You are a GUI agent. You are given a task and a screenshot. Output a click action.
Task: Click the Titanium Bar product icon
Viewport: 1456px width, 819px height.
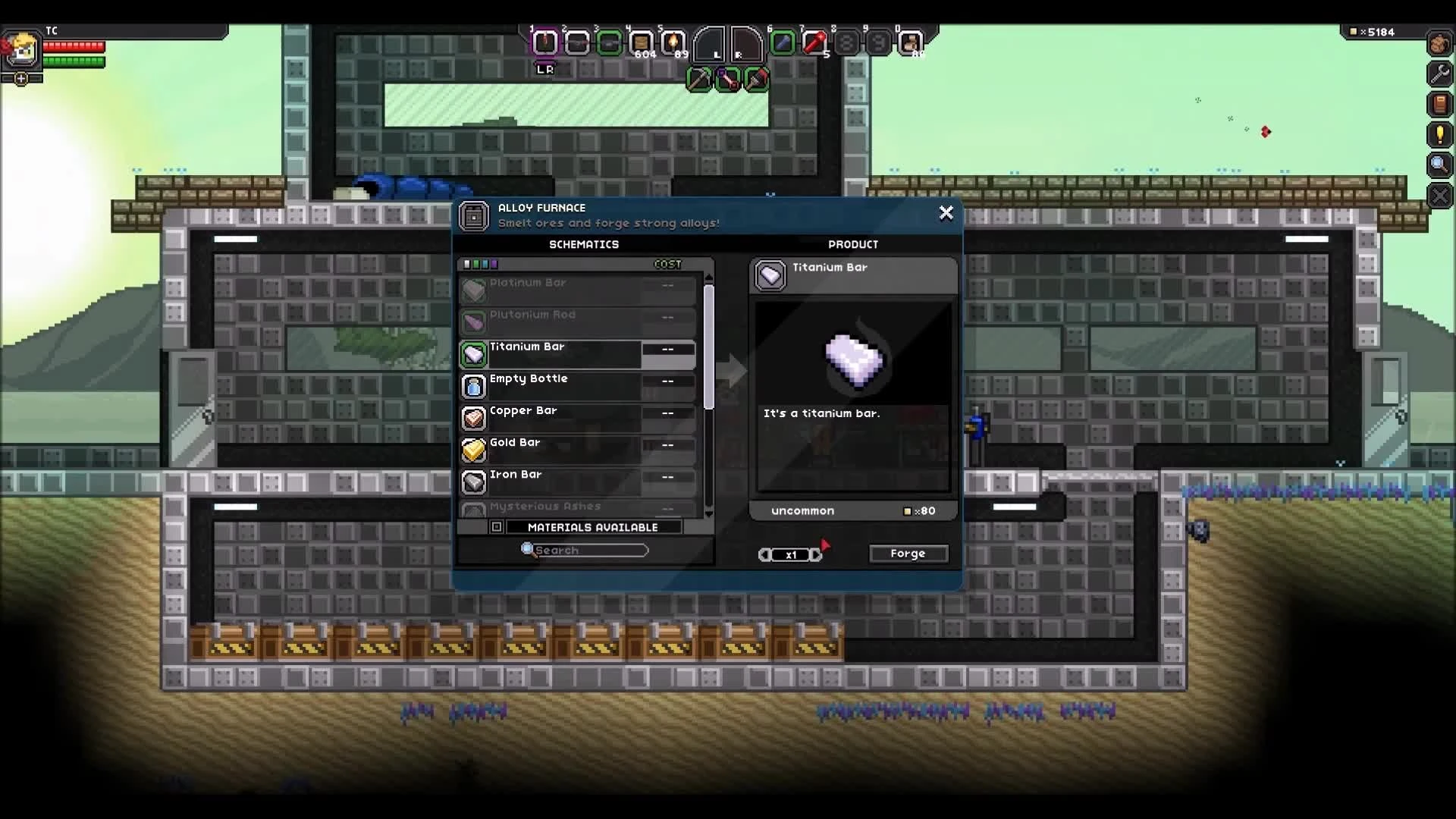[770, 275]
